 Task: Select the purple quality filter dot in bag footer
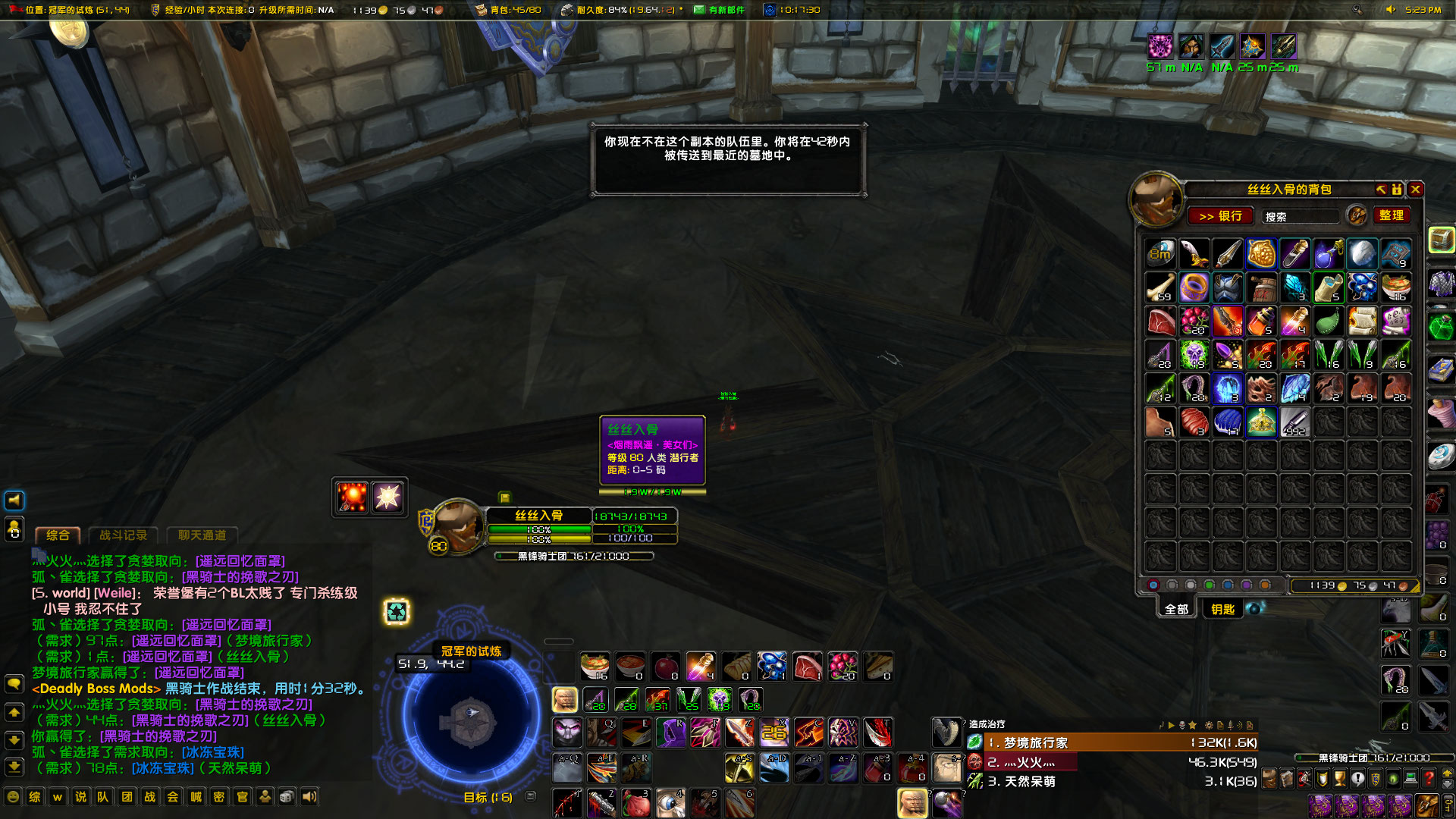(1246, 585)
